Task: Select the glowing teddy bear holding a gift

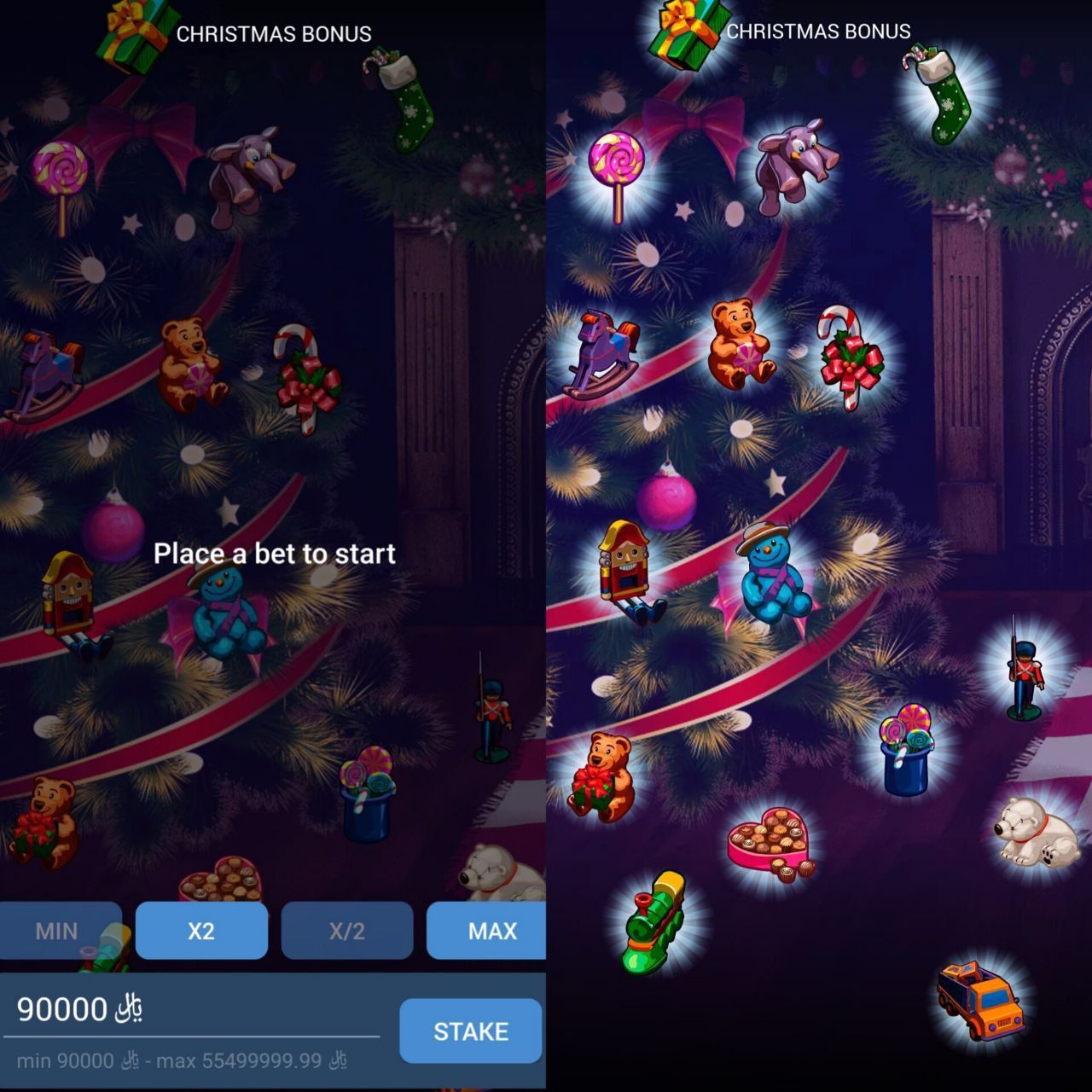Action: point(601,775)
